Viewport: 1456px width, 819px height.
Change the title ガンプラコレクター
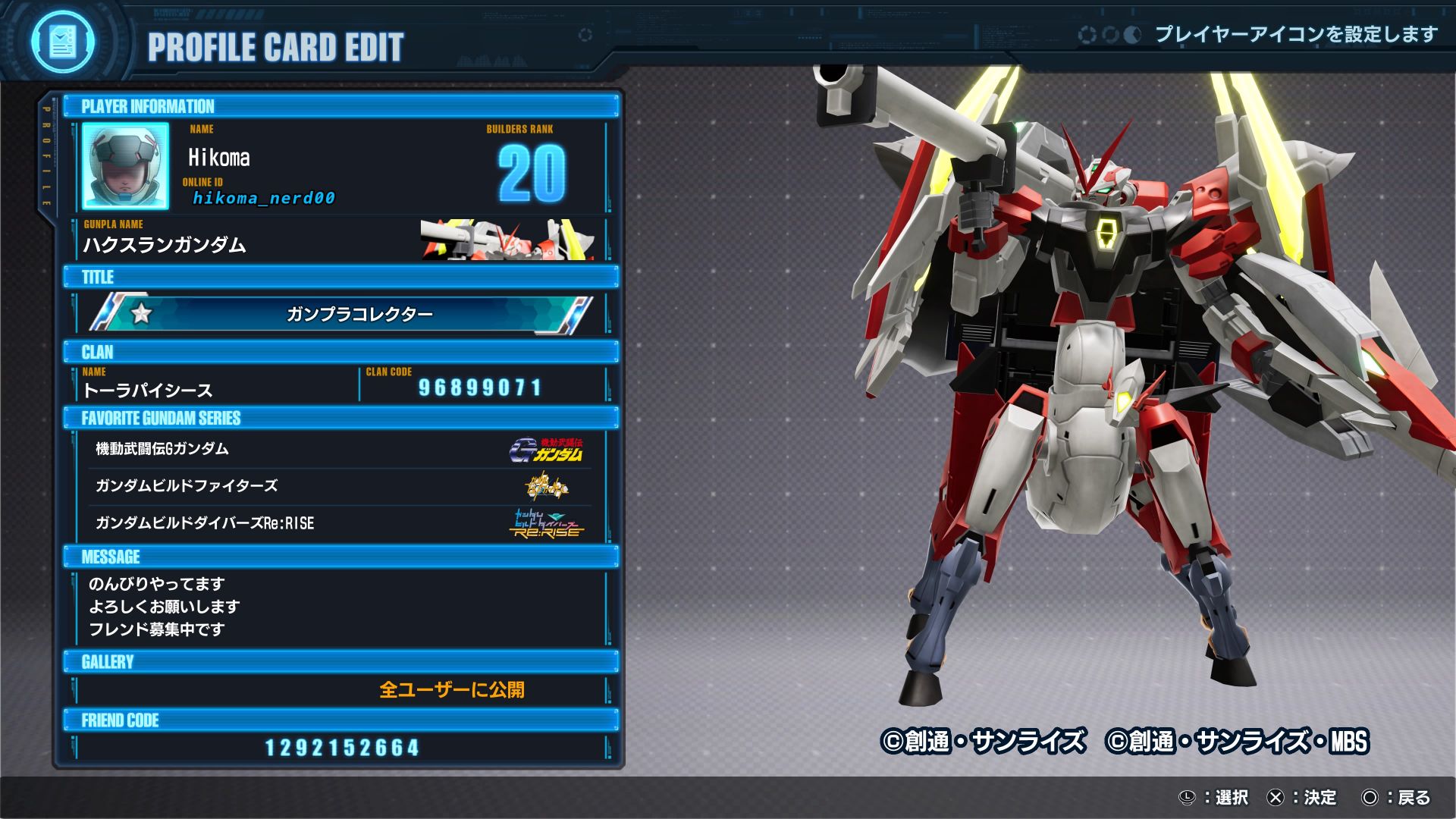tap(341, 314)
